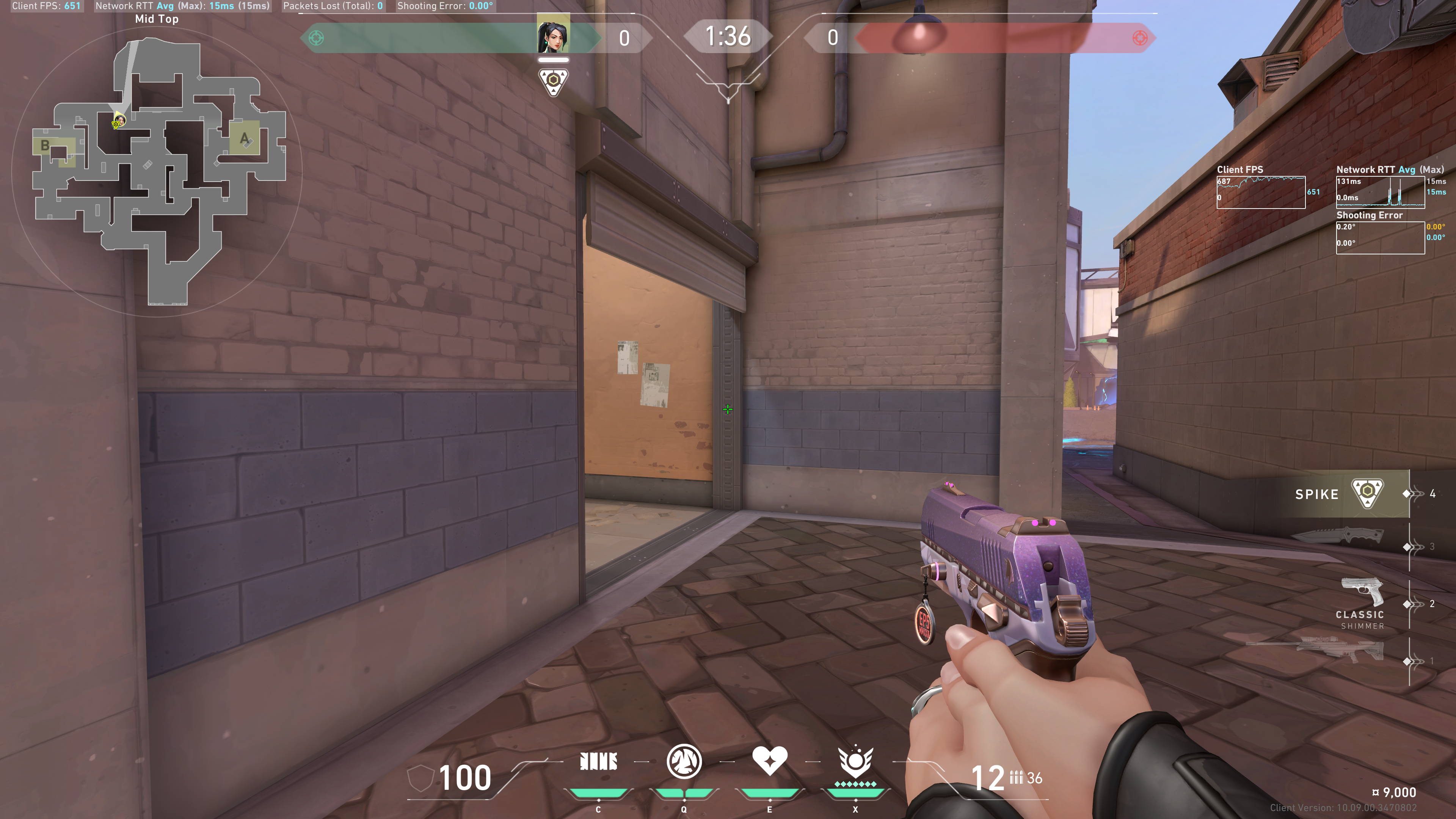The width and height of the screenshot is (1456, 819).
Task: Select the A site marker on minimap
Action: pos(244,138)
